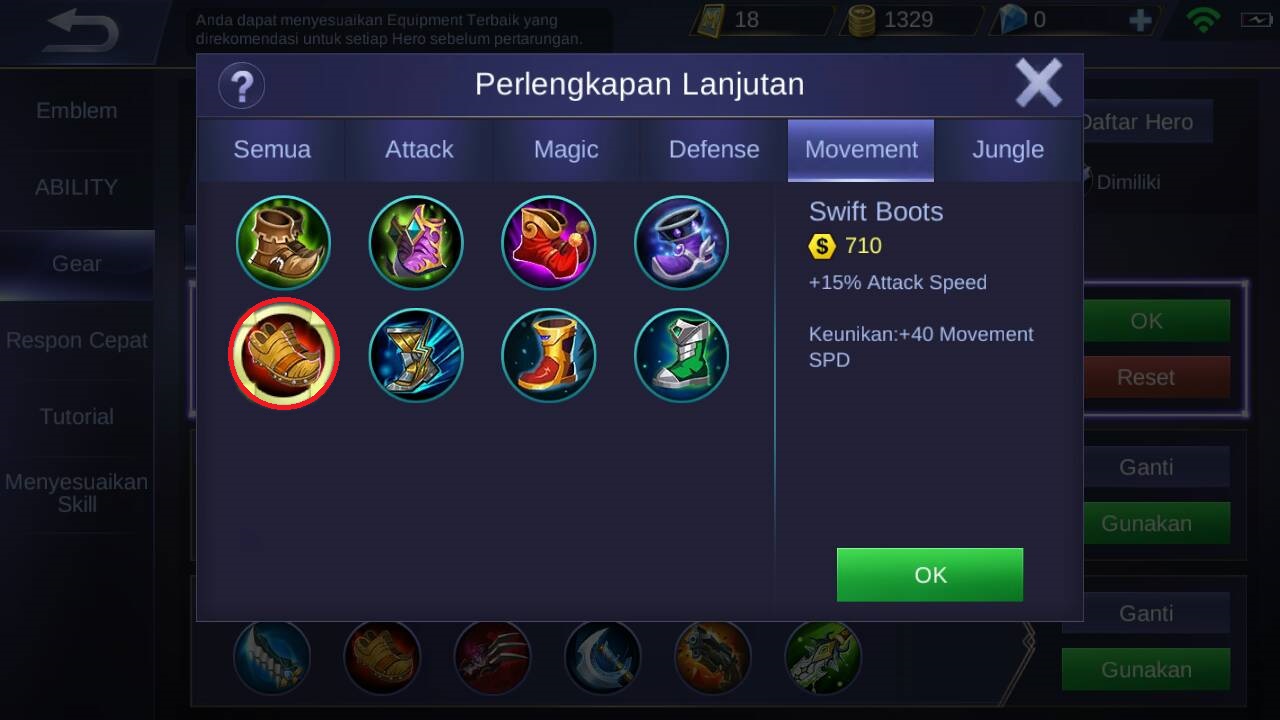The width and height of the screenshot is (1280, 720).
Task: Confirm selection with the green OK button
Action: coord(929,575)
